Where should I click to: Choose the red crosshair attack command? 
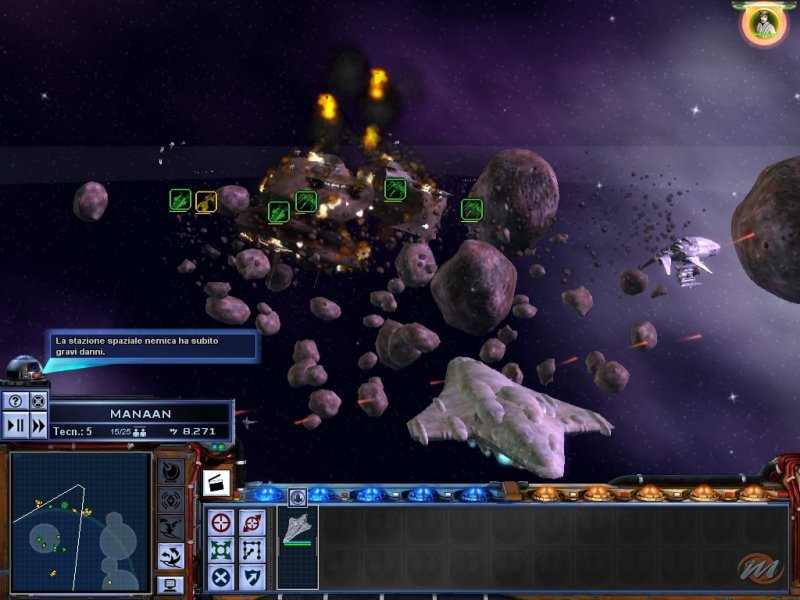click(222, 521)
